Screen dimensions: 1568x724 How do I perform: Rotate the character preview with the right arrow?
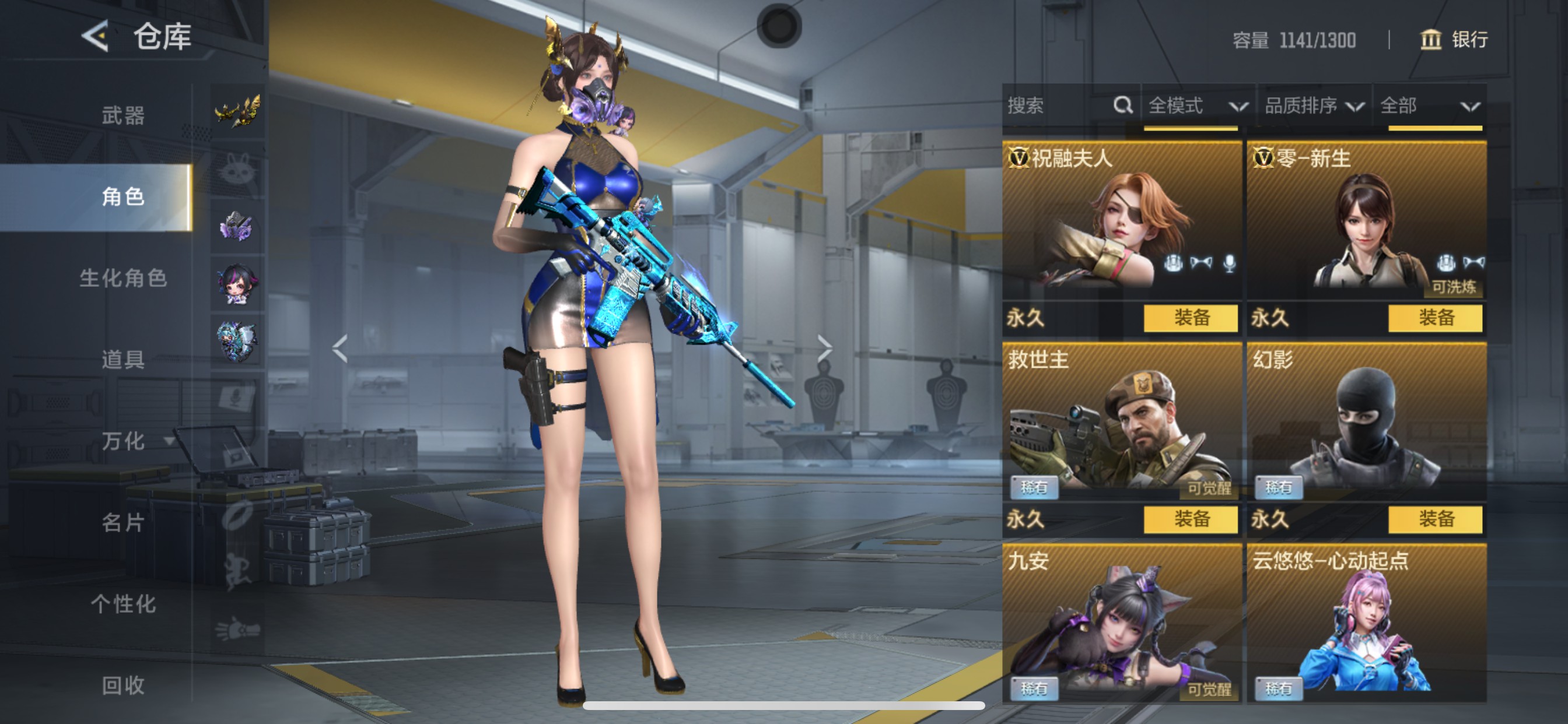pyautogui.click(x=824, y=349)
